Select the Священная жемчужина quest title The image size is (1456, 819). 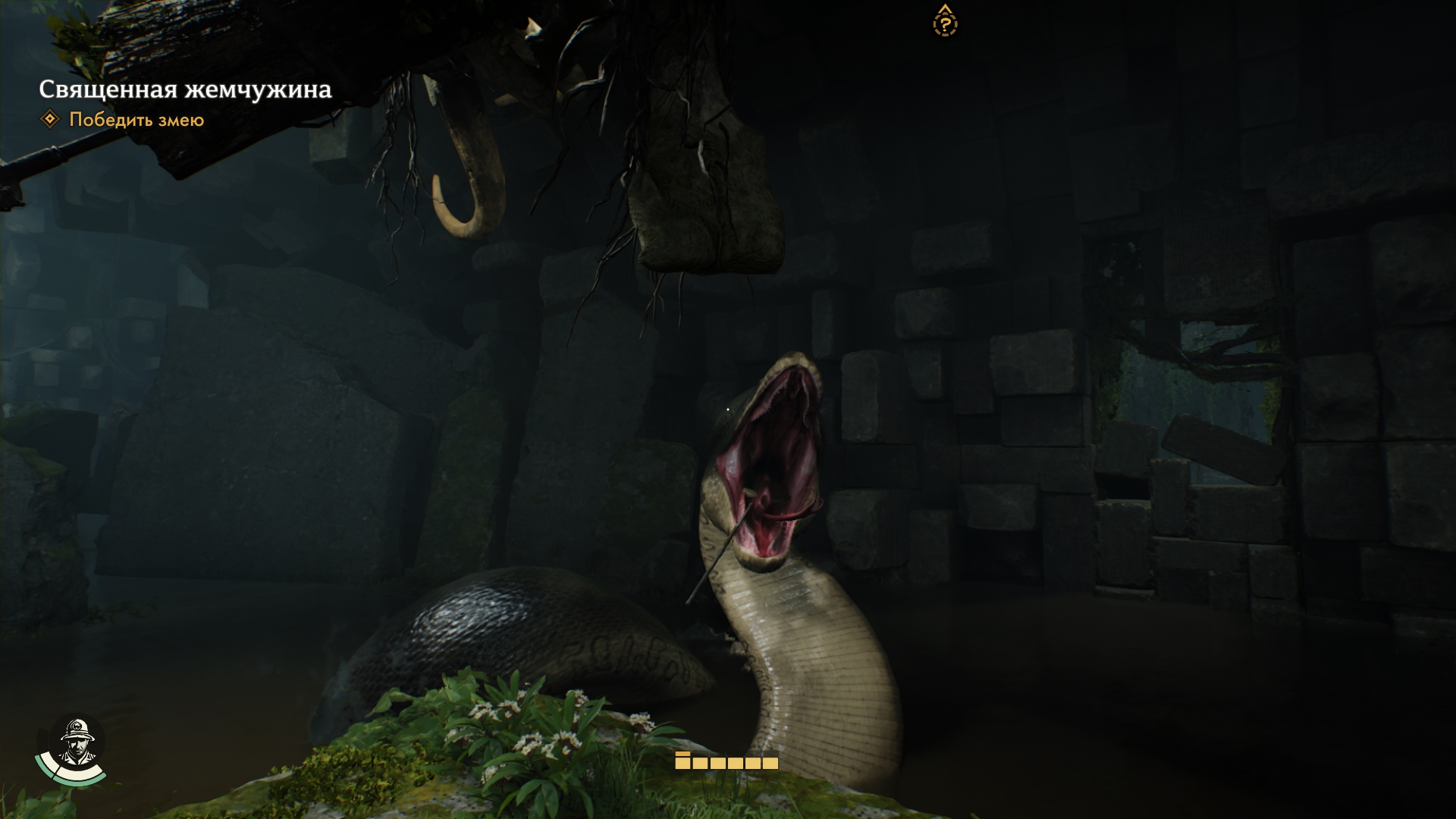click(x=185, y=89)
